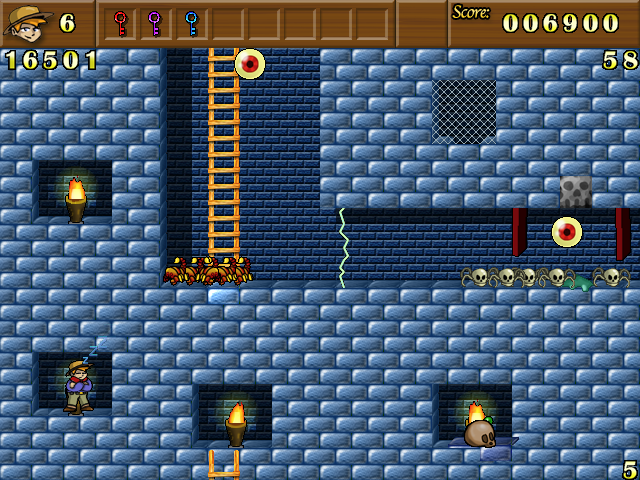Choose the purple key in the inventory
The image size is (640, 480).
155,23
